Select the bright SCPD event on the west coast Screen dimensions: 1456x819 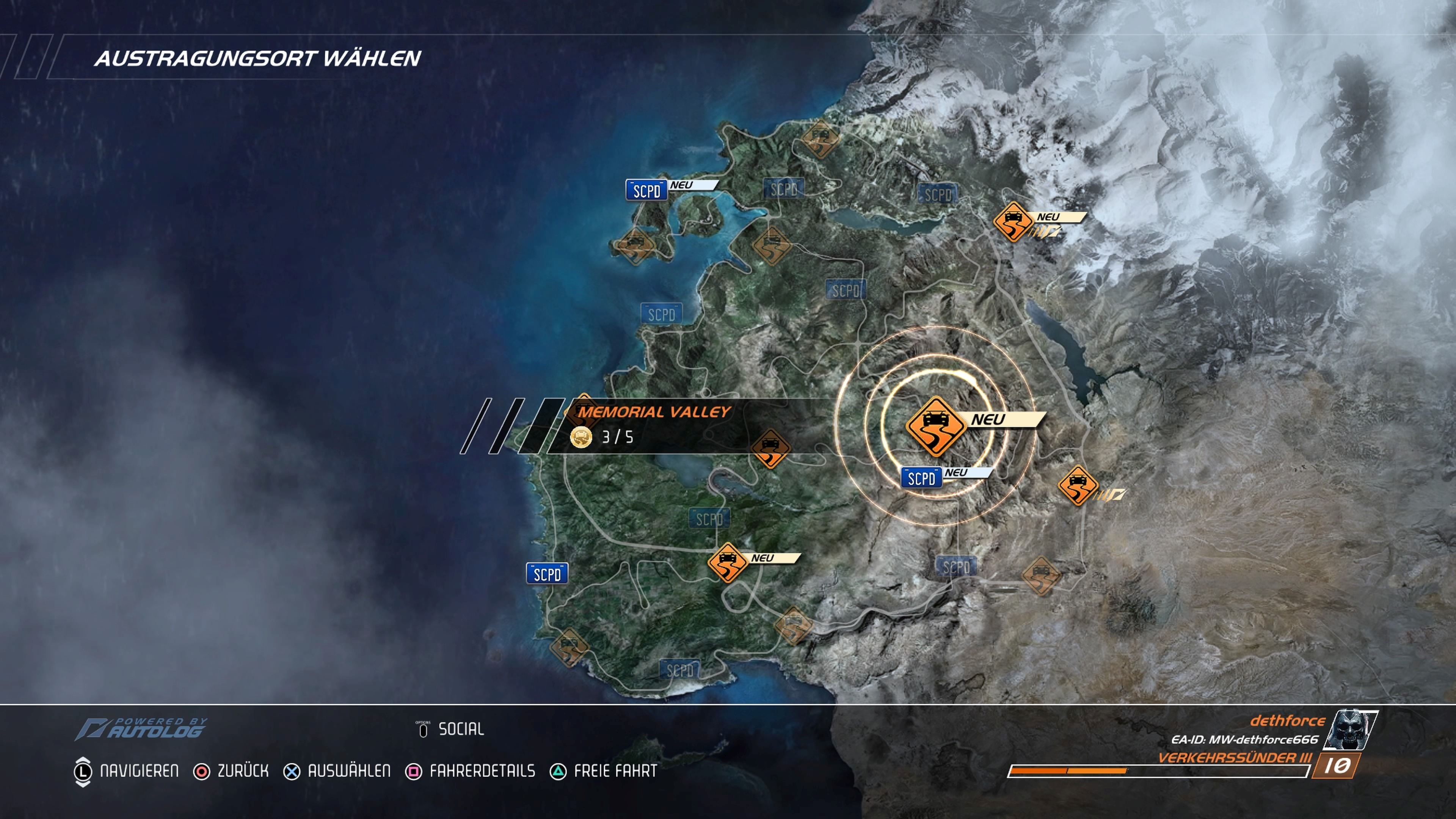coord(546,574)
